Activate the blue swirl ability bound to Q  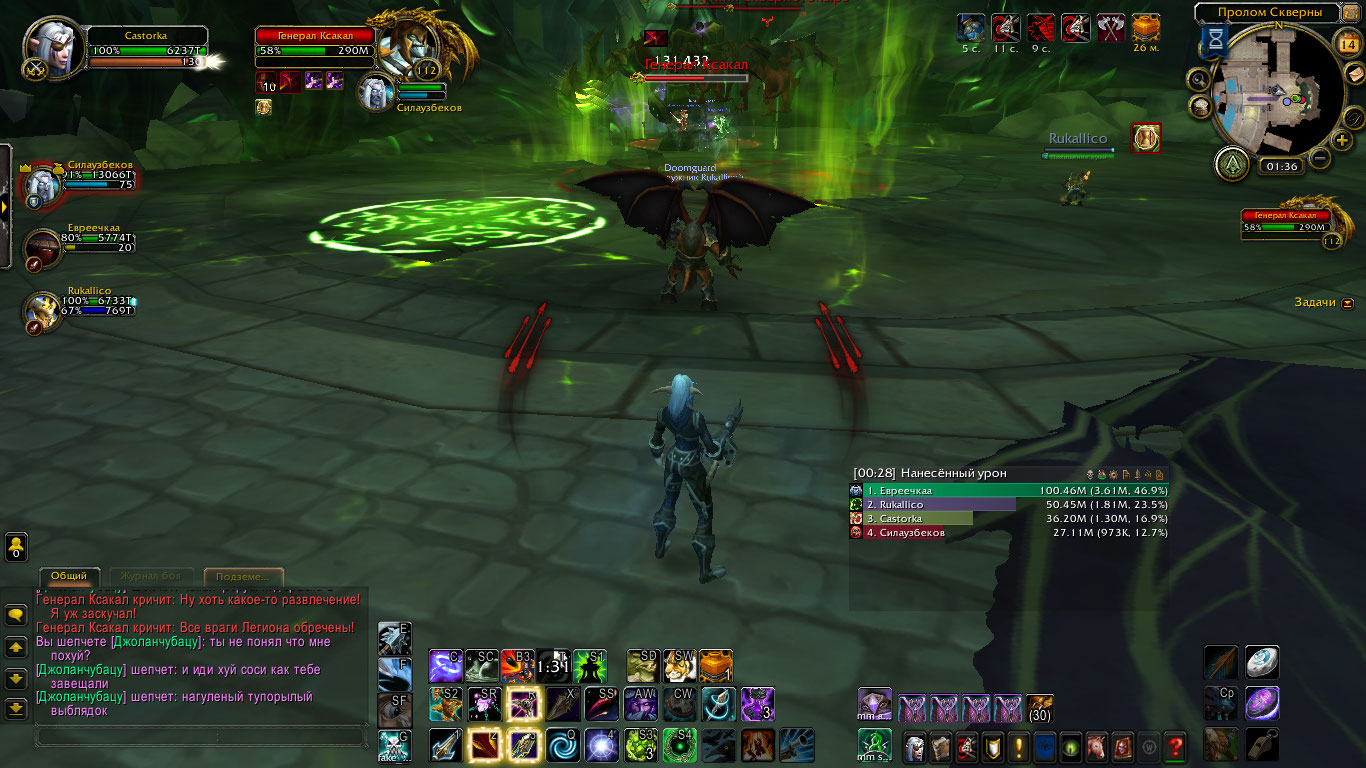562,746
